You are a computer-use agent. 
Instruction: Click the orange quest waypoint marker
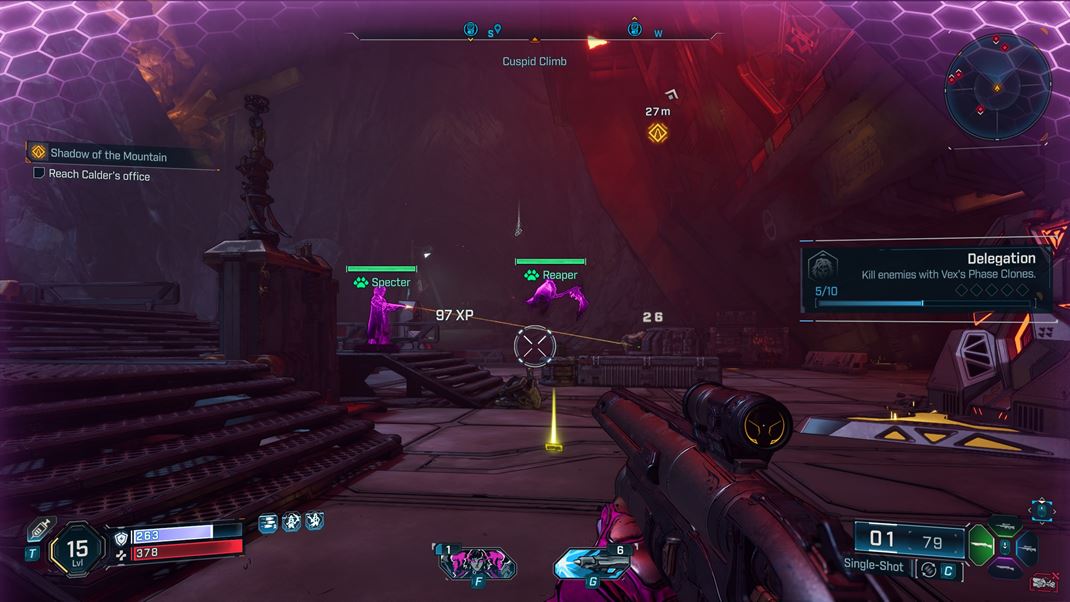click(657, 133)
